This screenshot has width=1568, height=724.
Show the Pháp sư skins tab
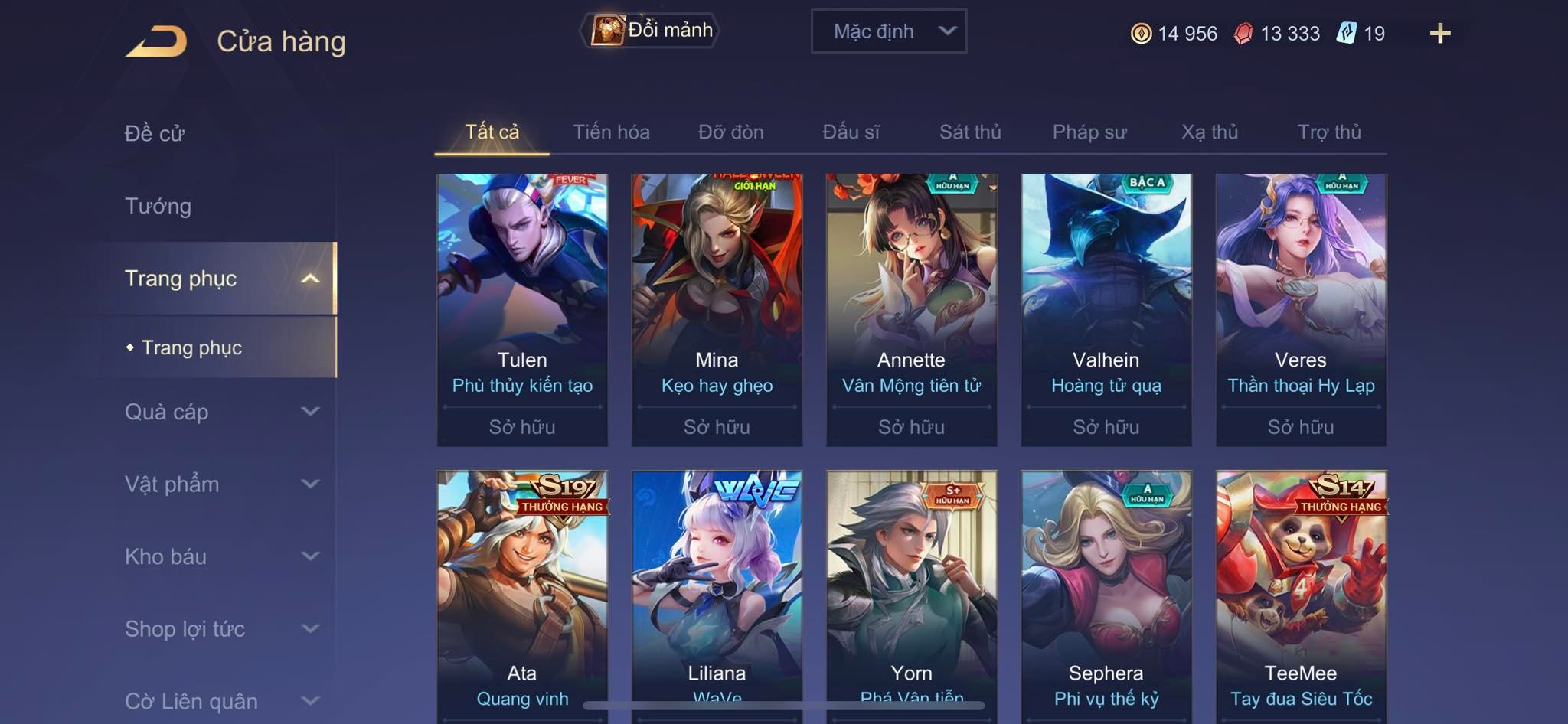coord(1089,132)
